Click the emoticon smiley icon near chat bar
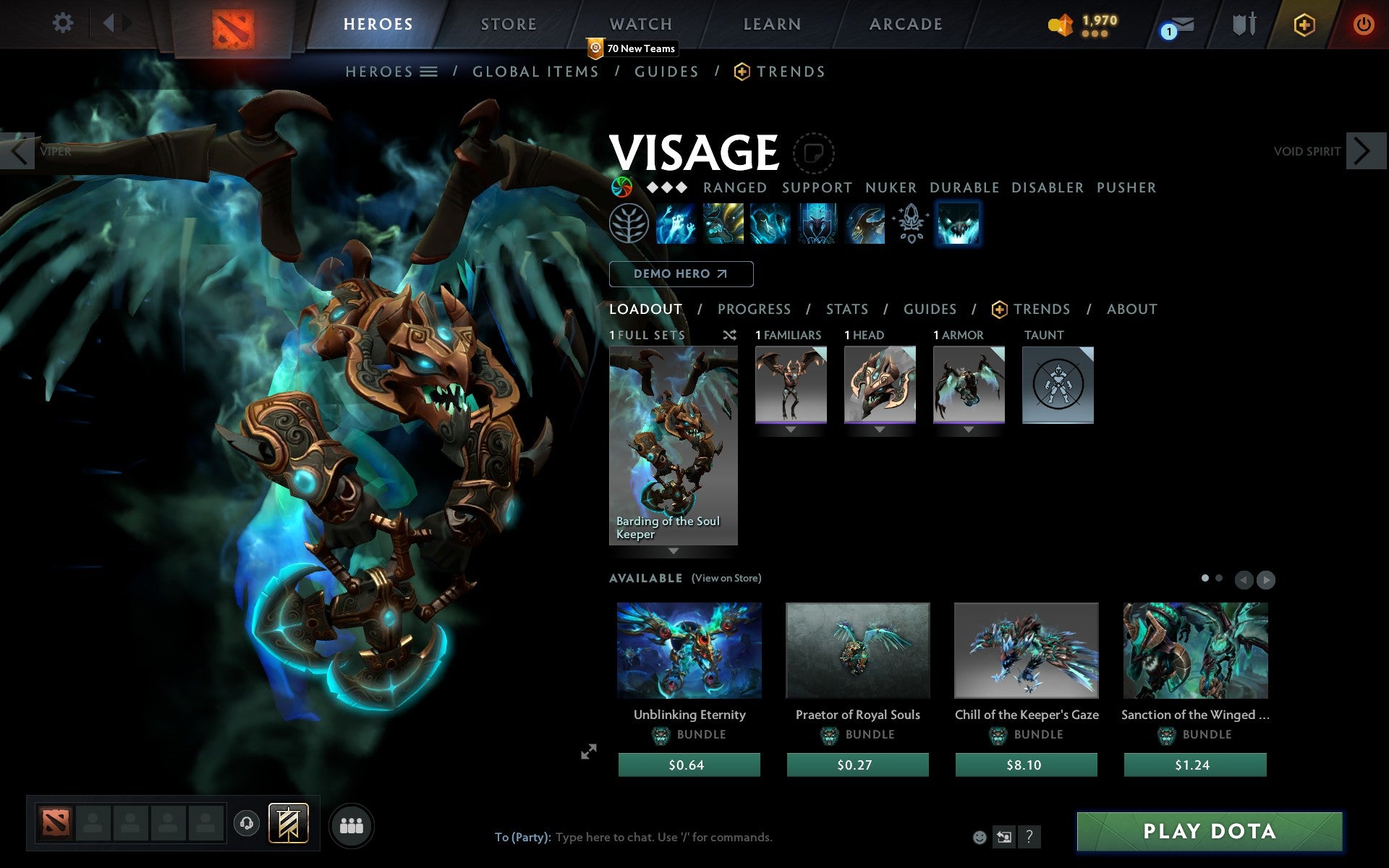1389x868 pixels. click(x=980, y=837)
